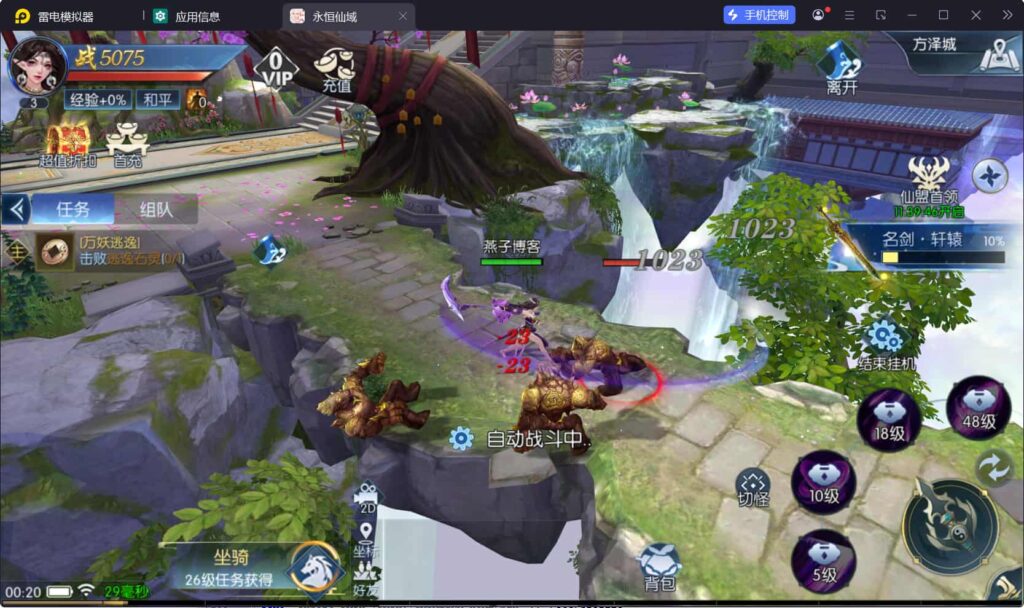Viewport: 1024px width, 608px height.
Task: Open the 仙盟首领 guild boss event
Action: [930, 185]
